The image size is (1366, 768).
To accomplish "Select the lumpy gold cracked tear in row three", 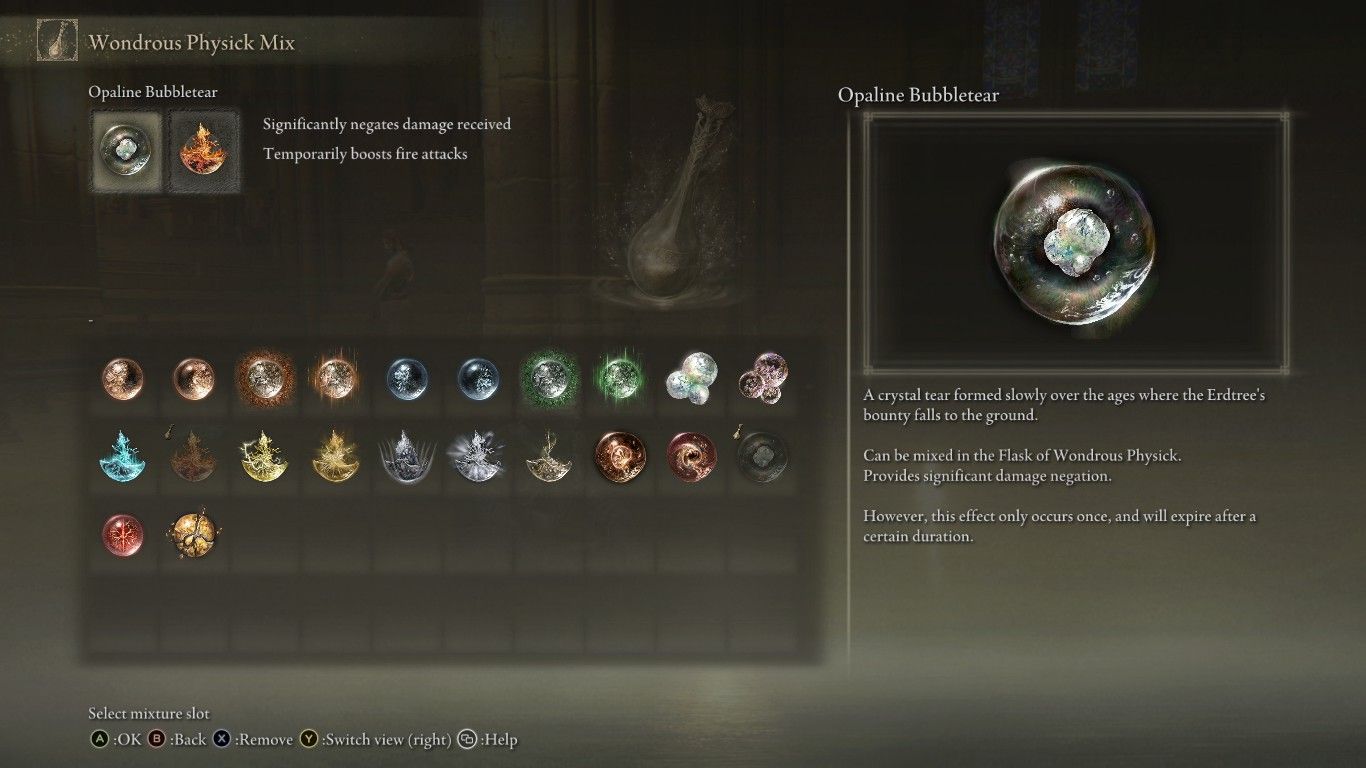I will (194, 535).
